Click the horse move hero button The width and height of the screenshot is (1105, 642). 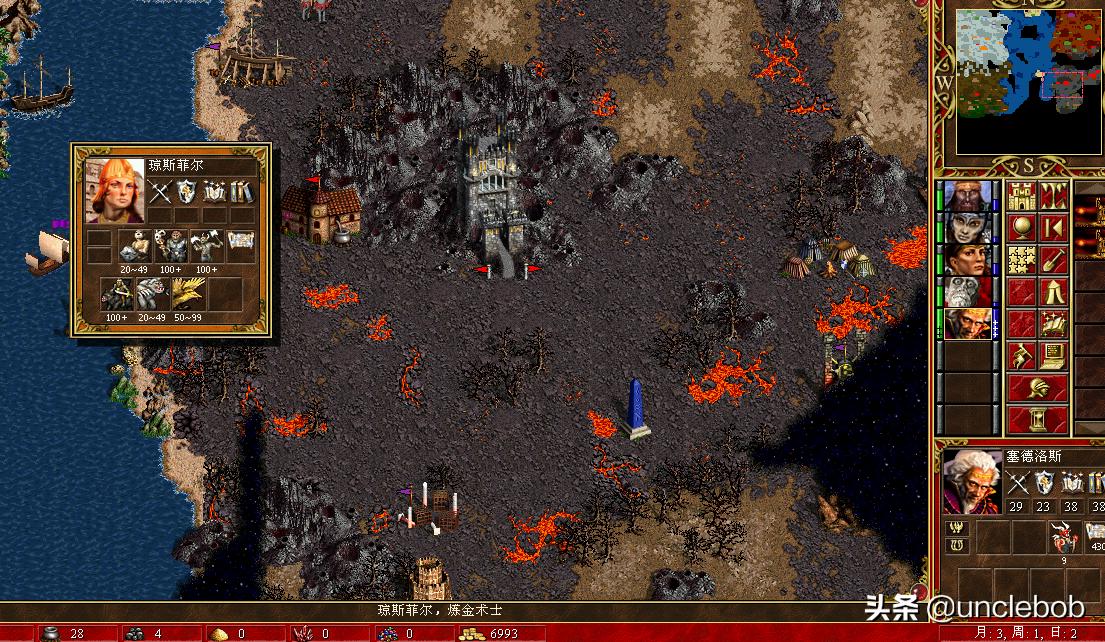pos(1022,355)
